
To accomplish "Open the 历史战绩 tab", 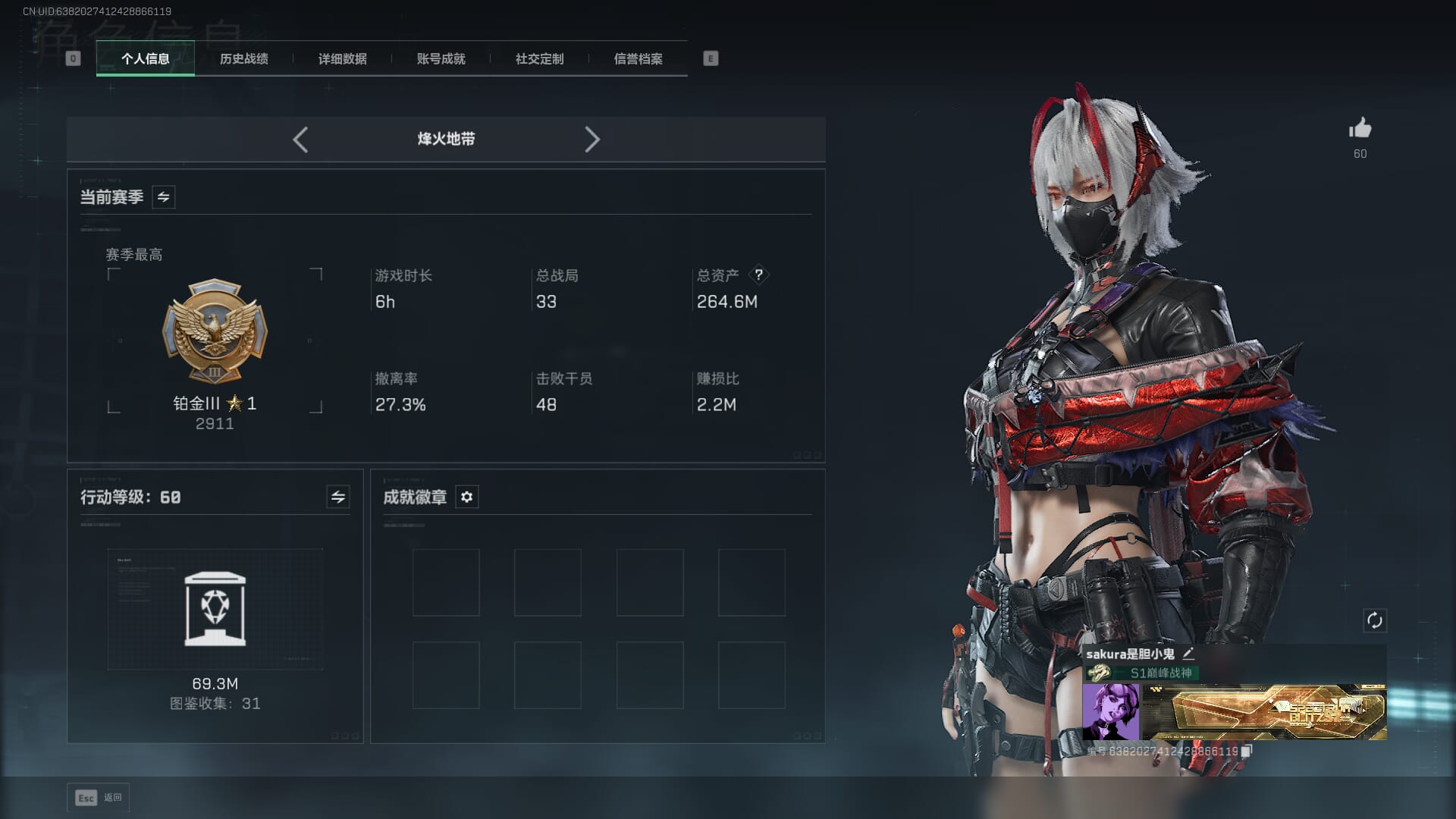I will [x=243, y=58].
